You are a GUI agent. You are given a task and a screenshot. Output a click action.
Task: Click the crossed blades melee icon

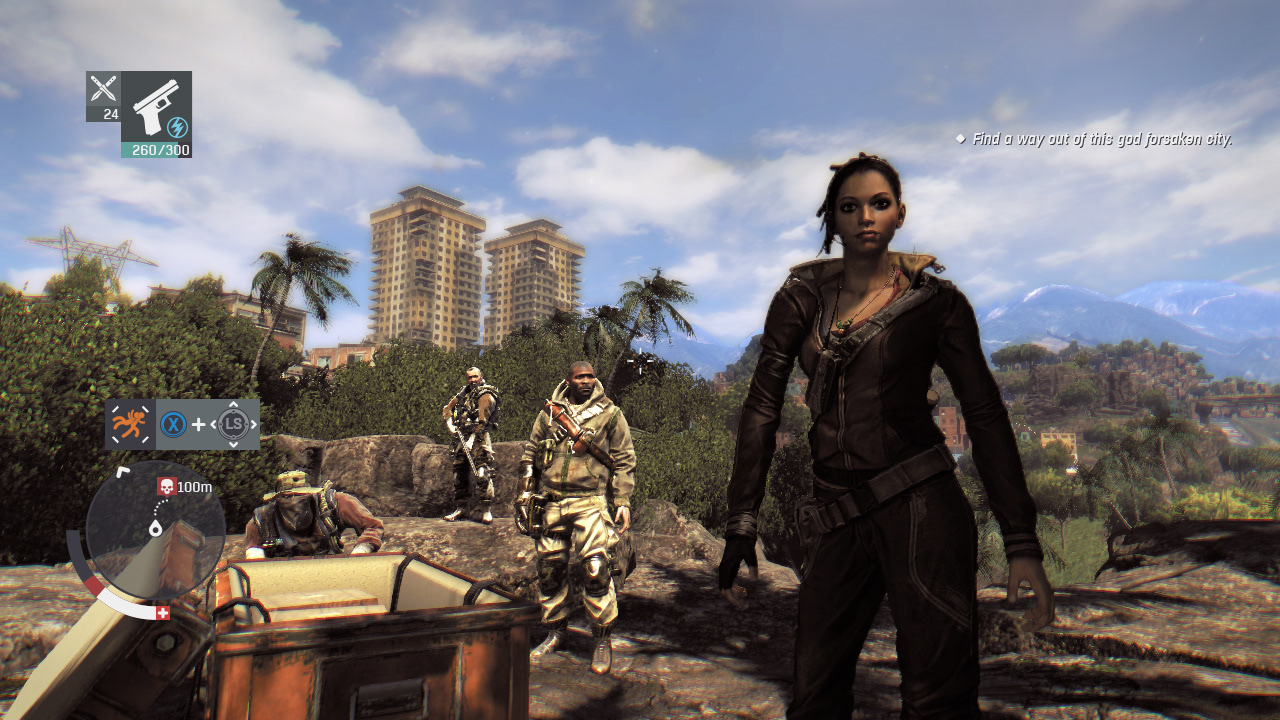[x=103, y=88]
